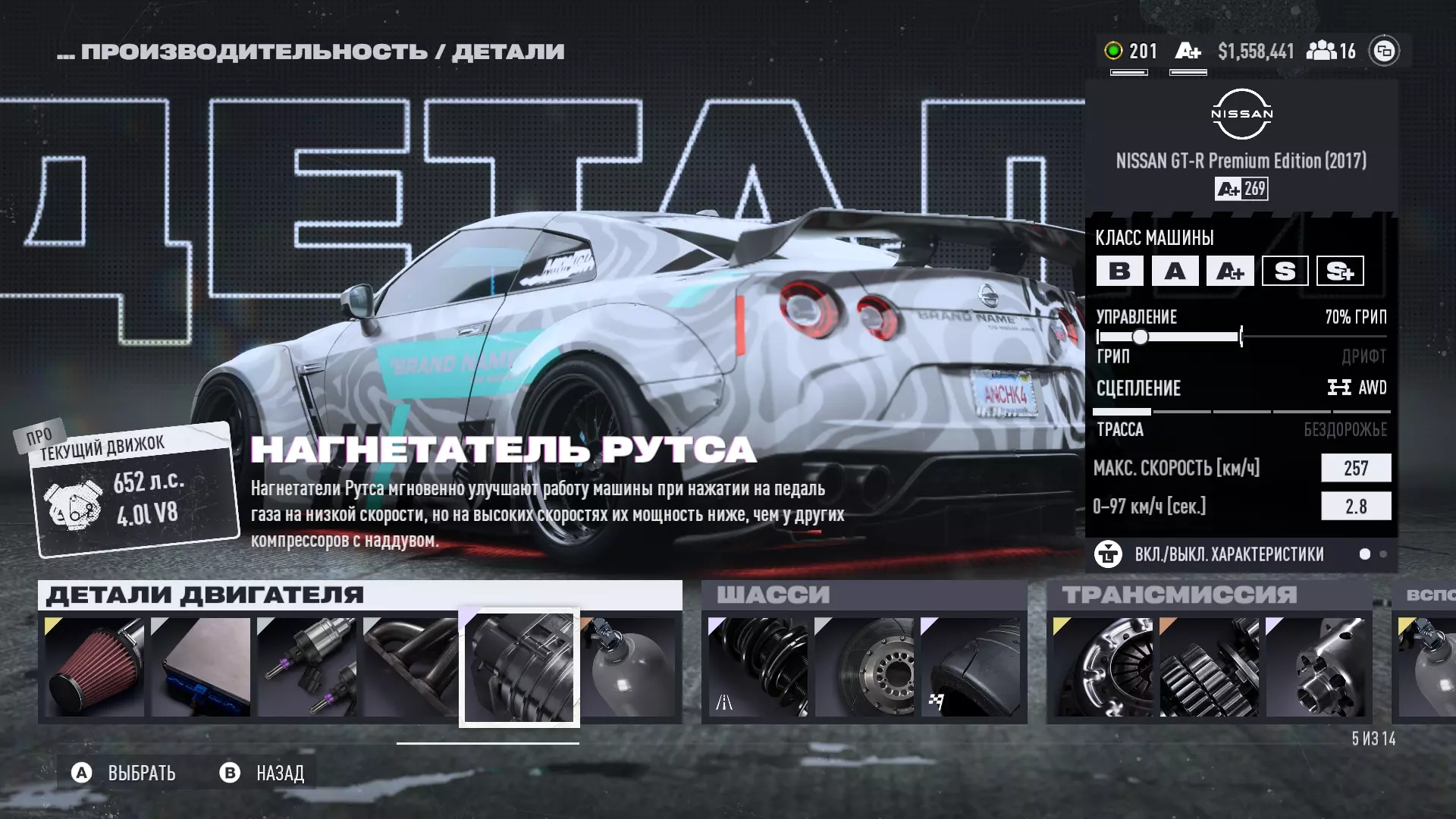Screen dimensions: 1456x819
Task: Choose car class B
Action: (x=1120, y=271)
